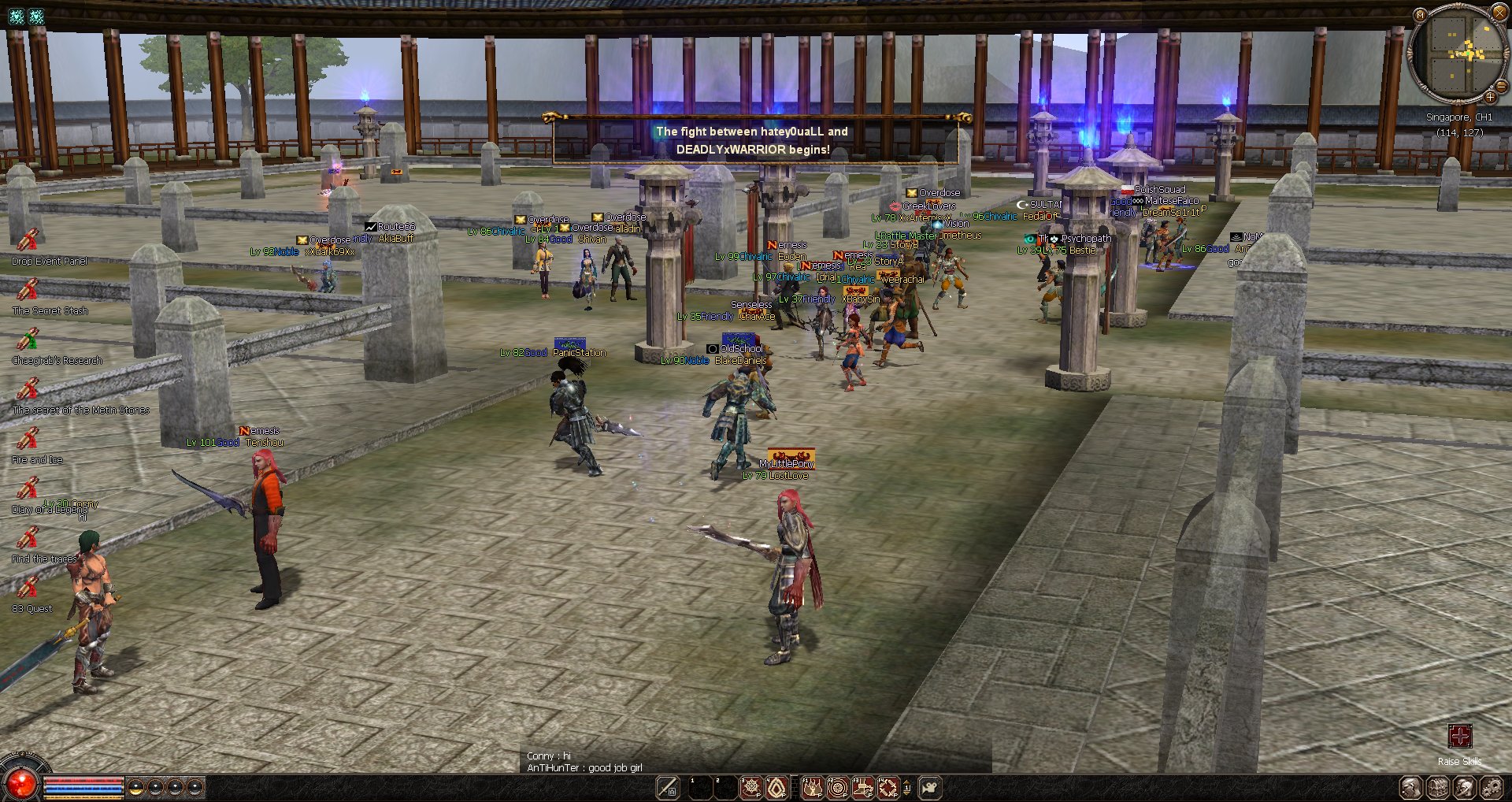Image resolution: width=1512 pixels, height=802 pixels.
Task: Toggle the camera mode button
Action: coord(930,787)
